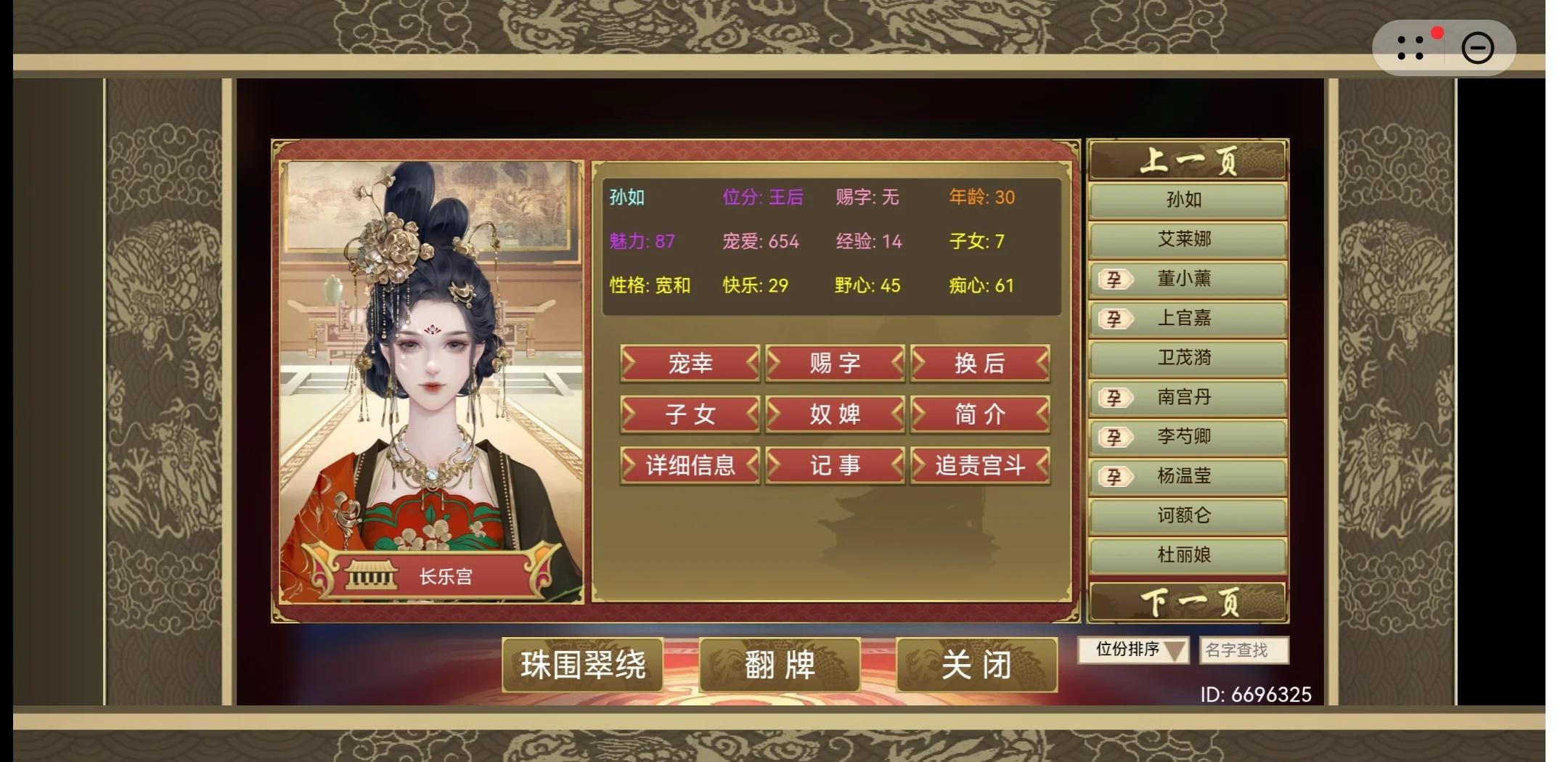This screenshot has width=1568, height=762.
Task: Click the pregnancy icon beside 李芍卿
Action: click(x=1117, y=437)
